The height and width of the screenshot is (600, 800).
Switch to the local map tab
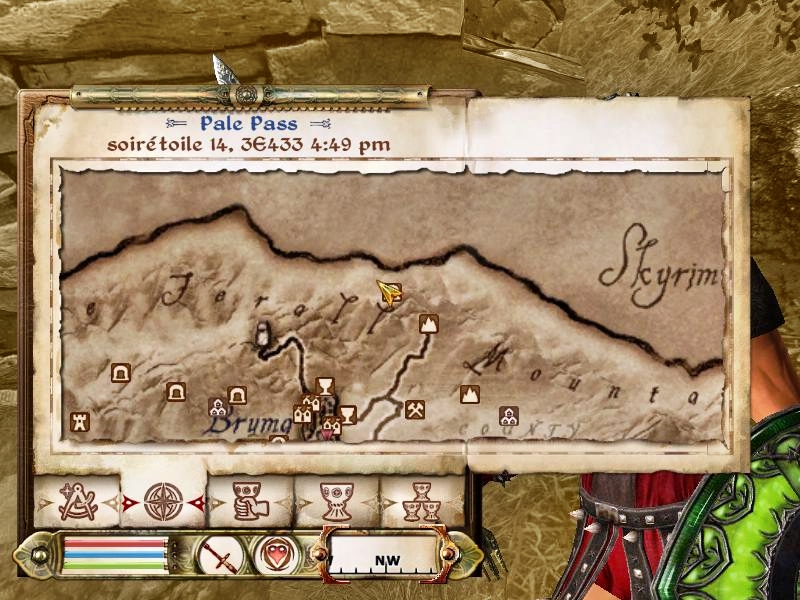point(76,501)
